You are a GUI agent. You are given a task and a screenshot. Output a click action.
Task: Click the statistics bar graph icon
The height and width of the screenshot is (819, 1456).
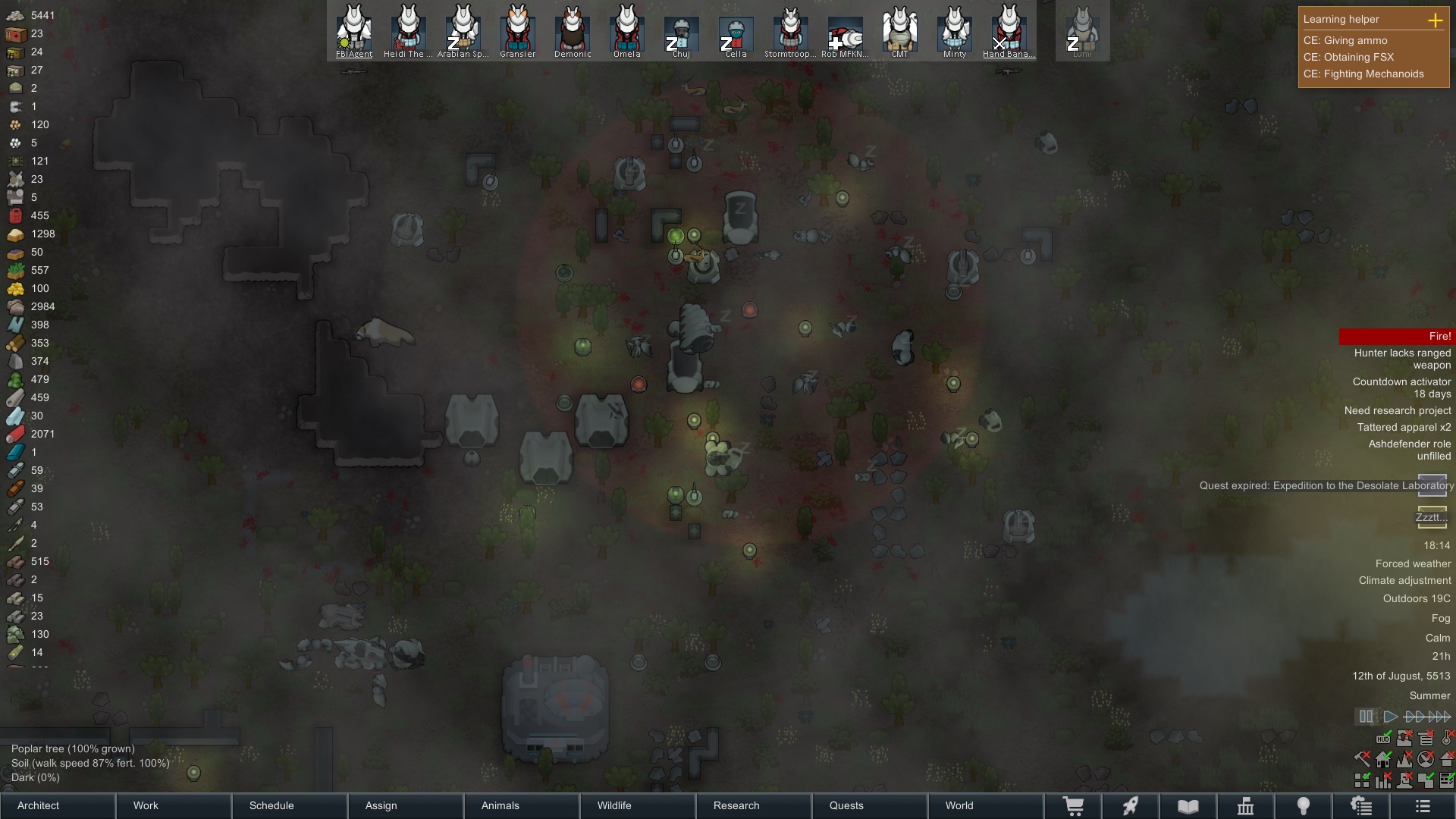coord(1384,780)
